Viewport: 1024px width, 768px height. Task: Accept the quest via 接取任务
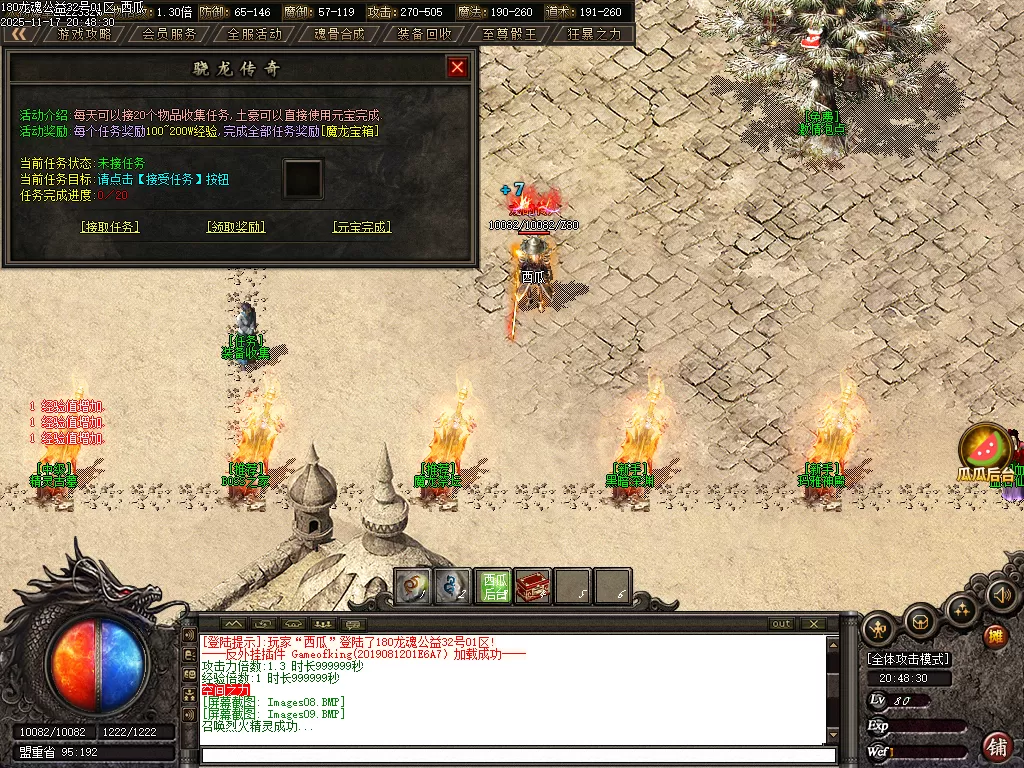pos(110,227)
